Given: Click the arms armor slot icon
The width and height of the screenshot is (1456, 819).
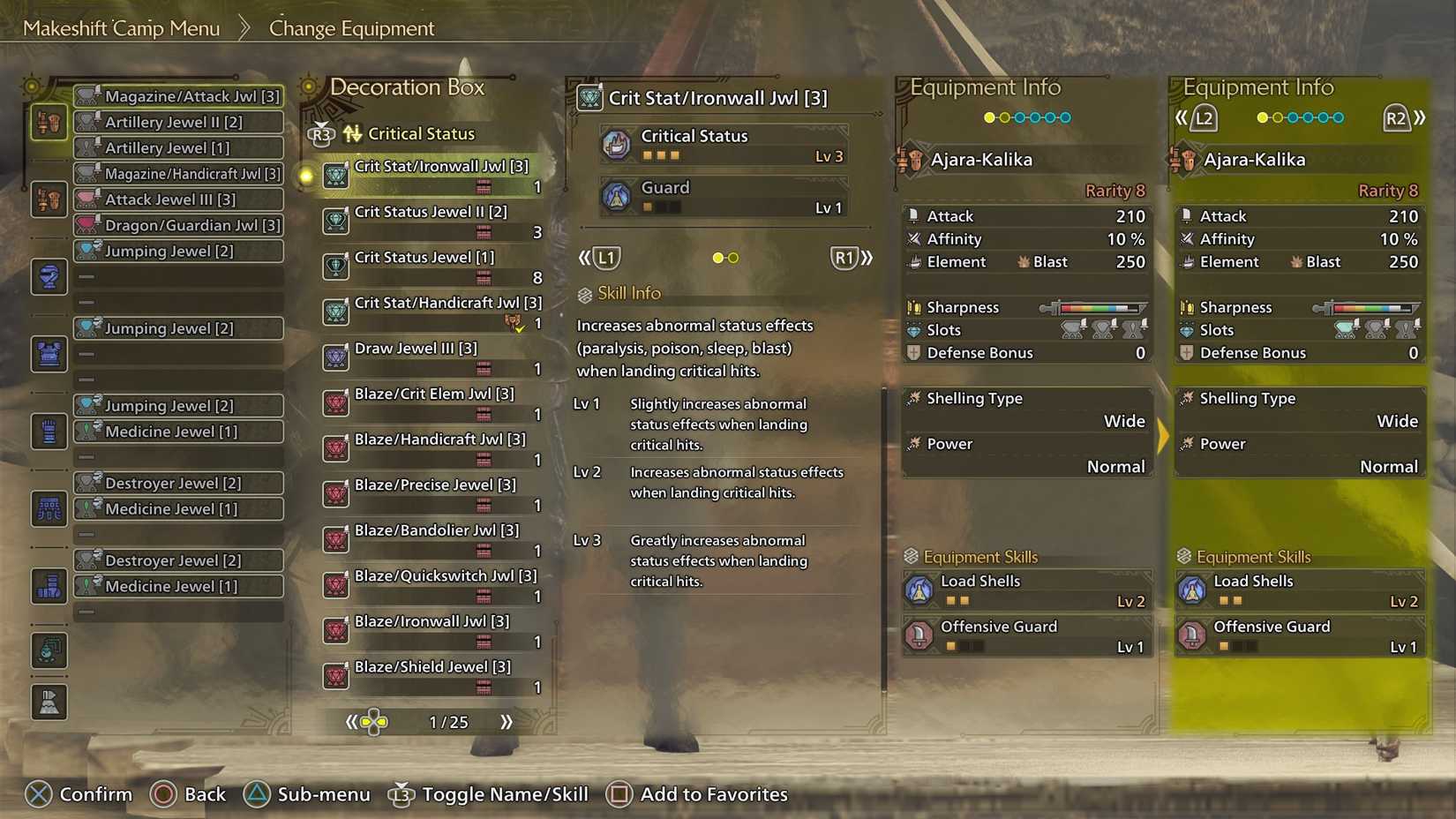Looking at the screenshot, I should pyautogui.click(x=49, y=431).
